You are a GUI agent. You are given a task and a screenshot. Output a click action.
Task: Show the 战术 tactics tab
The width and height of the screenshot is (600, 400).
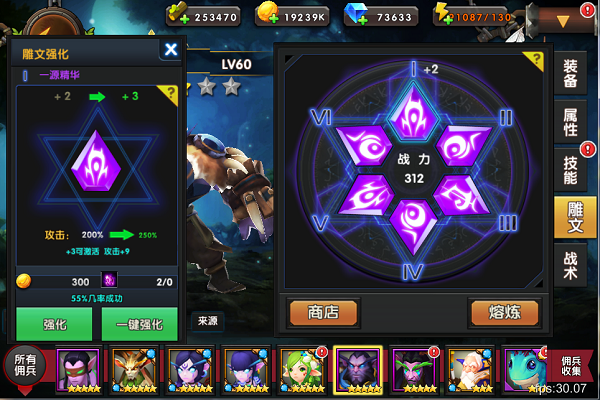pos(570,267)
